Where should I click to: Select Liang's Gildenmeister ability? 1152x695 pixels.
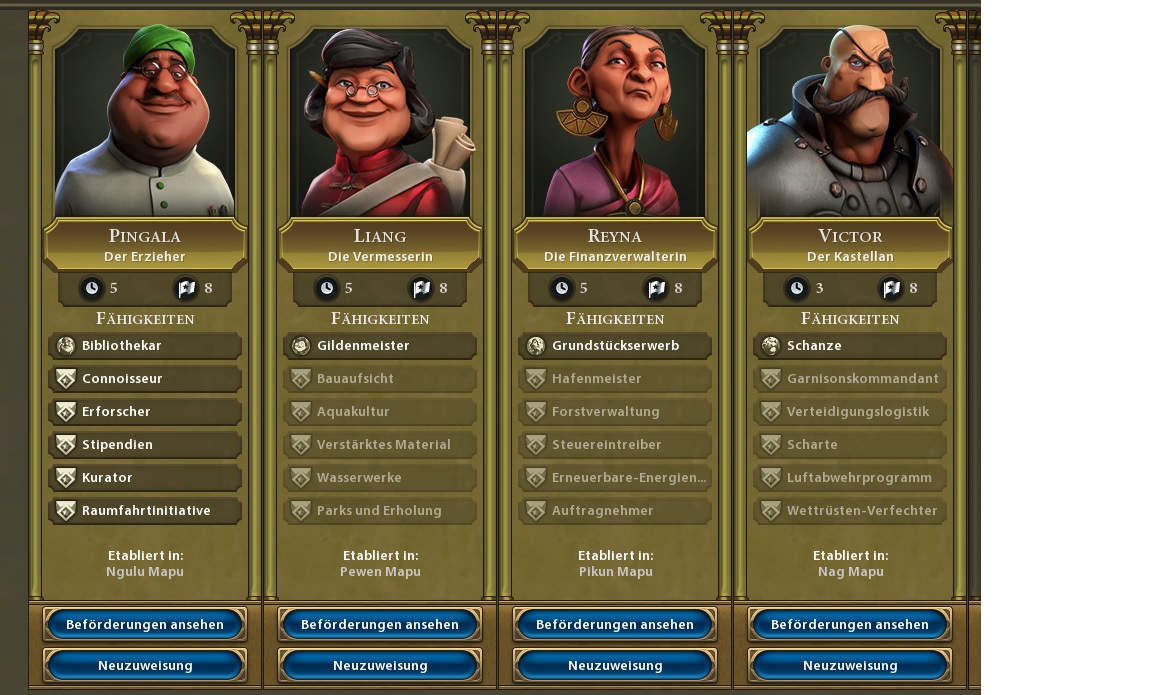pos(380,346)
